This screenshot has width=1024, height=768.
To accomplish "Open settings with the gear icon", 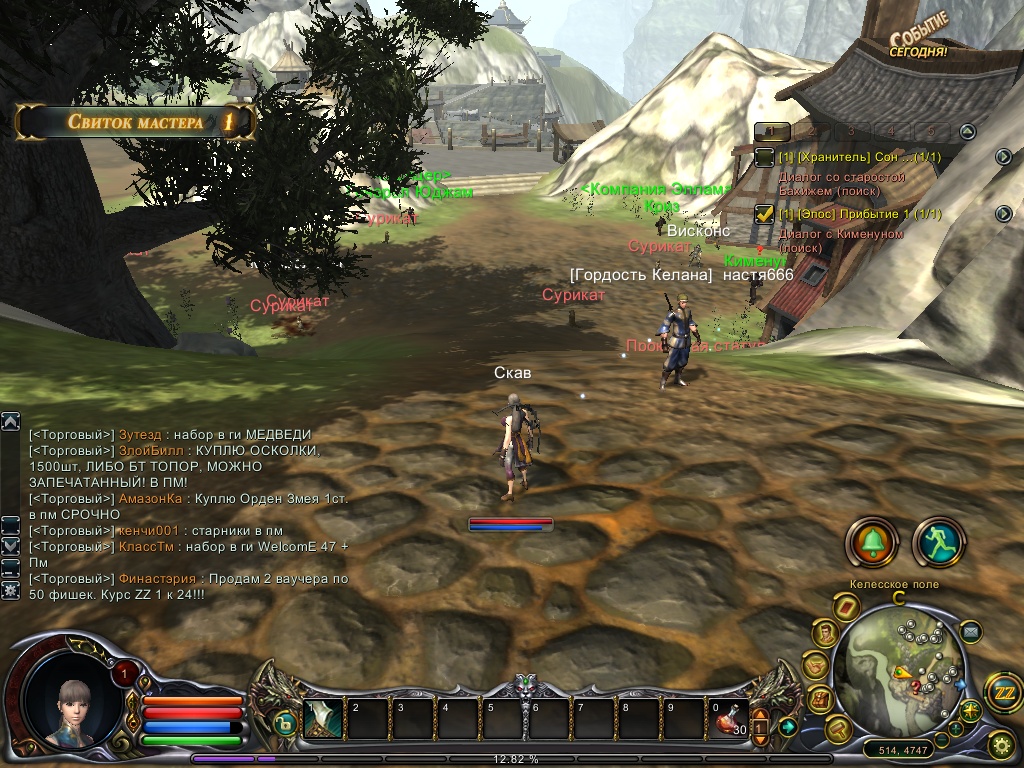I will (1001, 744).
